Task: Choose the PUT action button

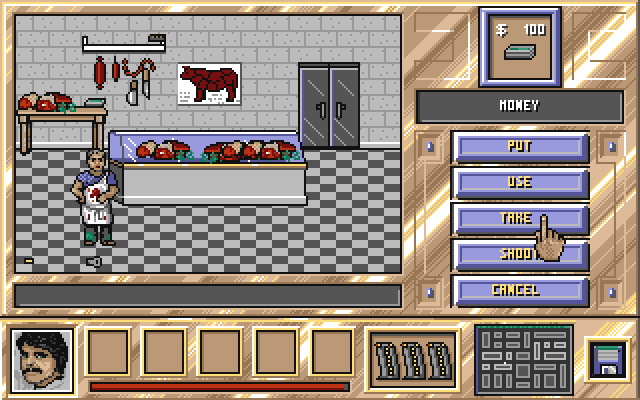Action: (x=520, y=146)
